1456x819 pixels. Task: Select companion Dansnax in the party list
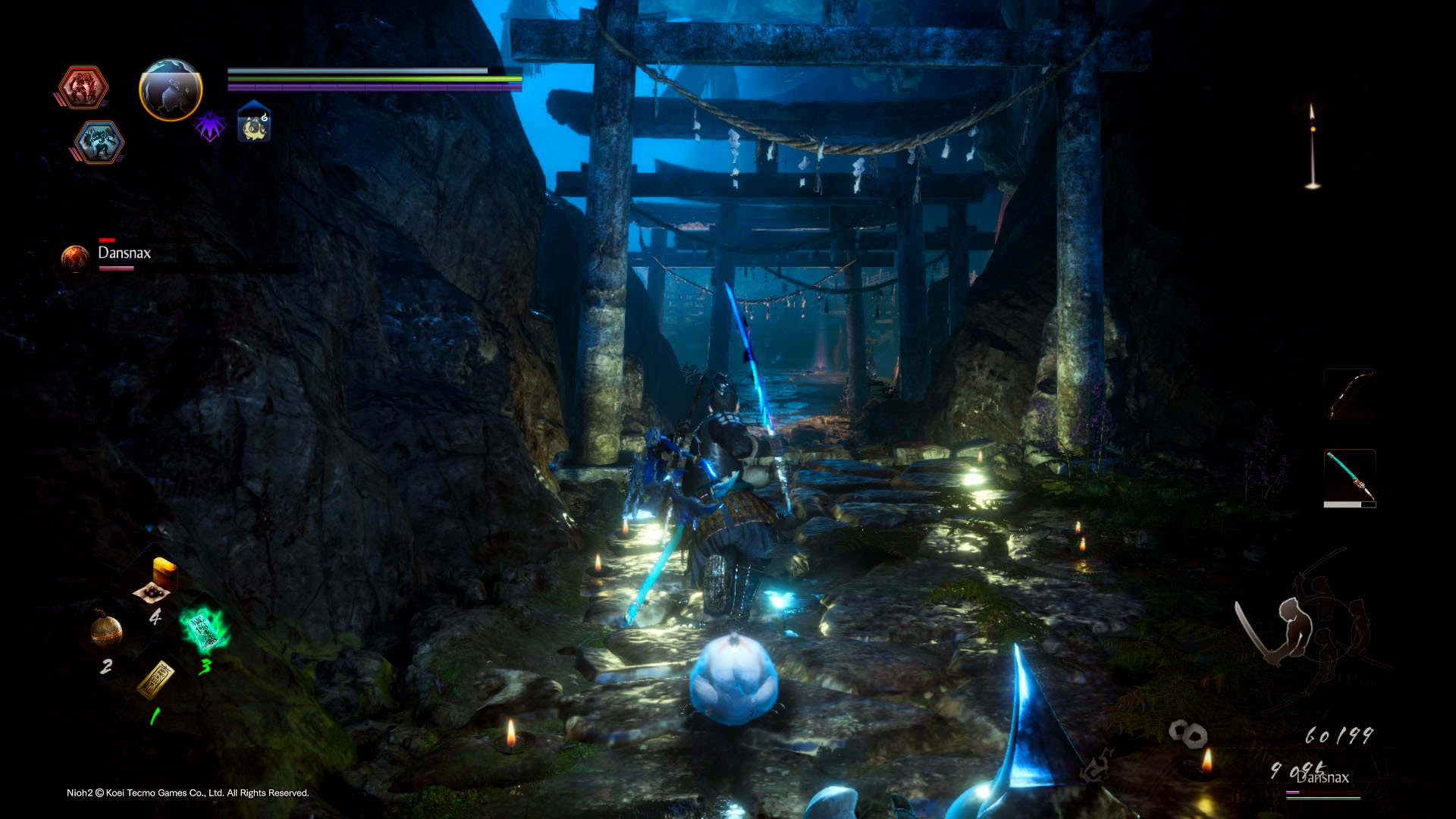click(124, 253)
